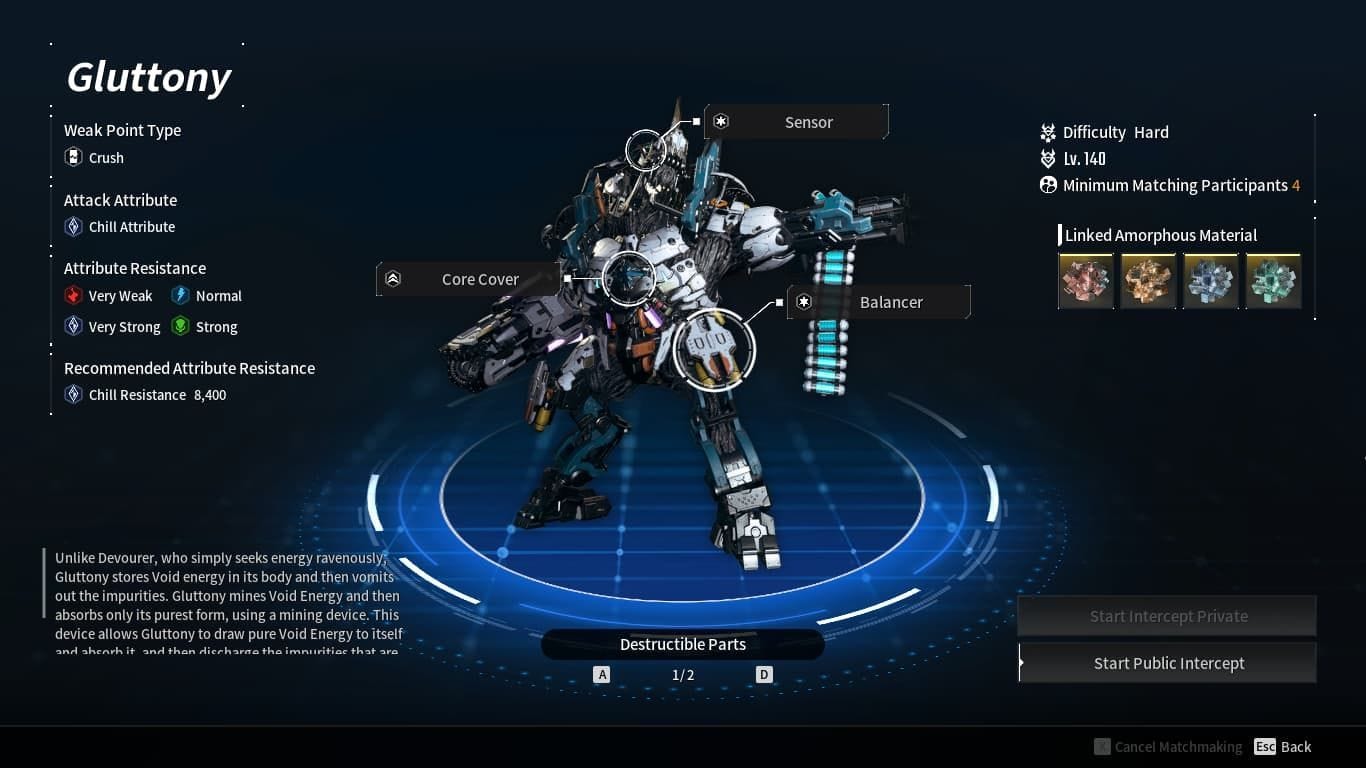Image resolution: width=1366 pixels, height=768 pixels.
Task: Click the Esc Back option
Action: (1282, 746)
